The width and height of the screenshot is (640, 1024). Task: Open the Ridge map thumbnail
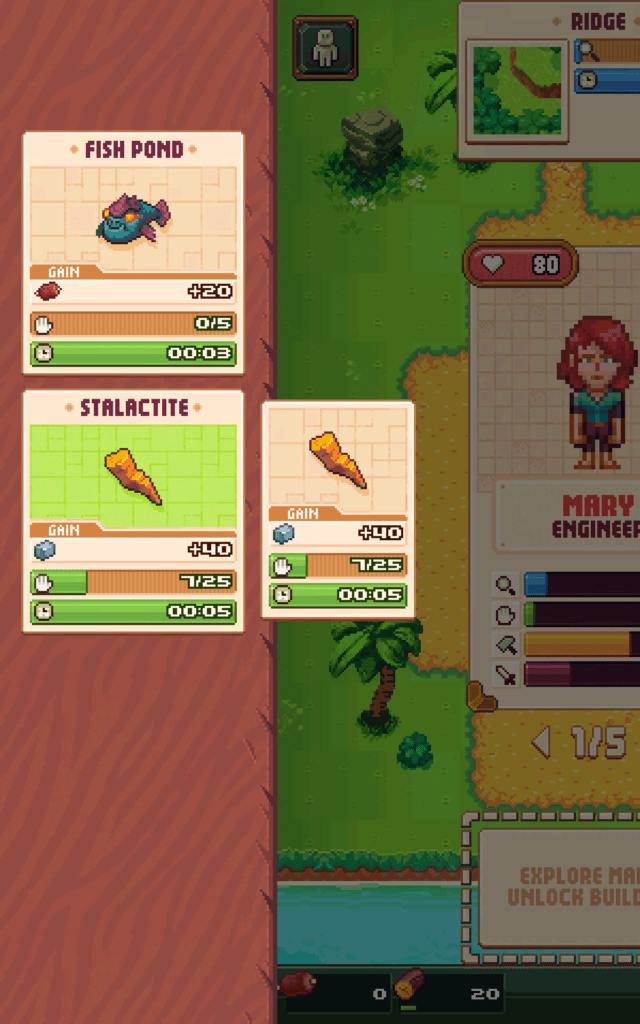517,91
